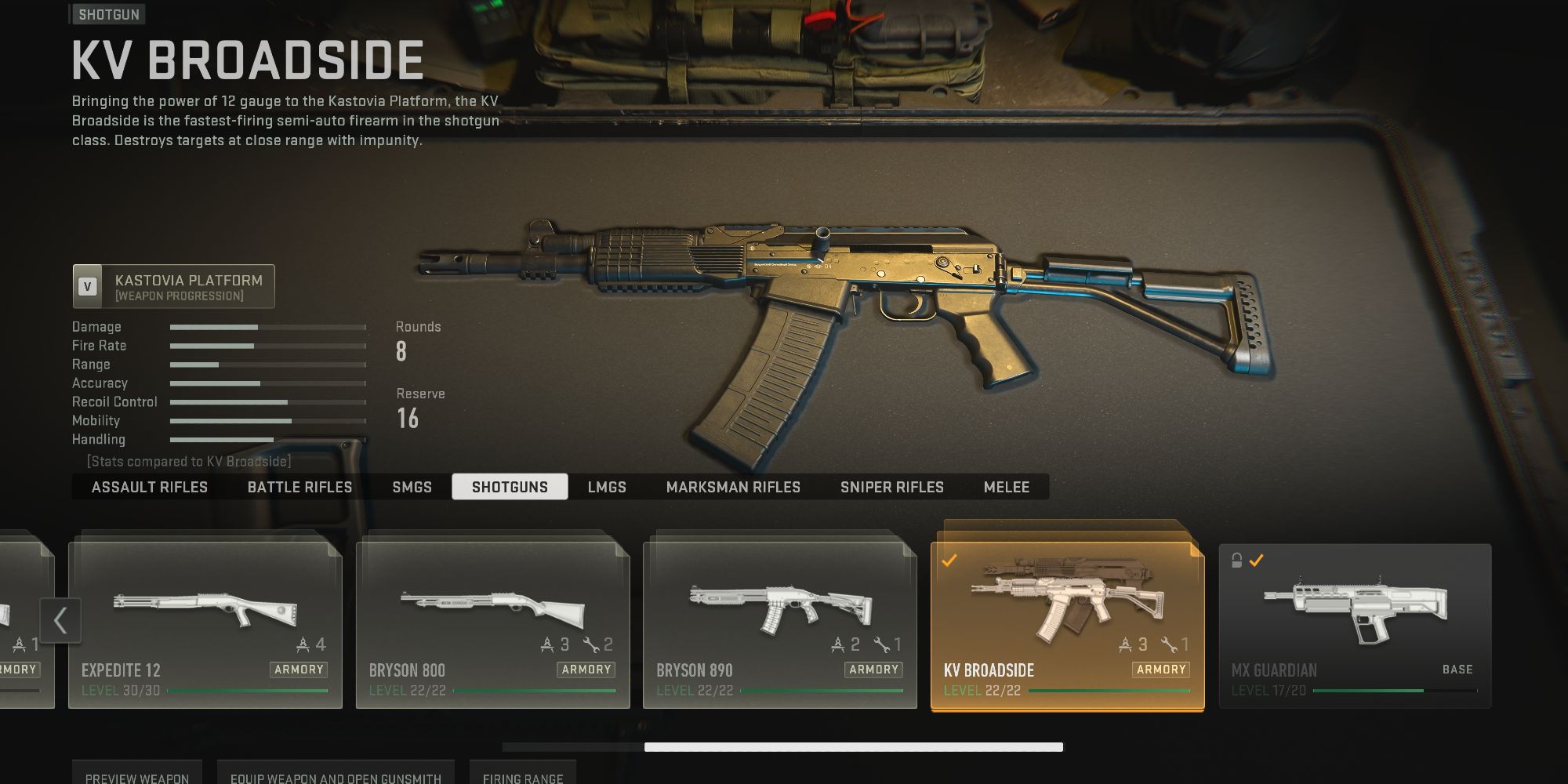1568x784 pixels.
Task: Click Equip Weapon and Open Gunsmith
Action: (336, 778)
